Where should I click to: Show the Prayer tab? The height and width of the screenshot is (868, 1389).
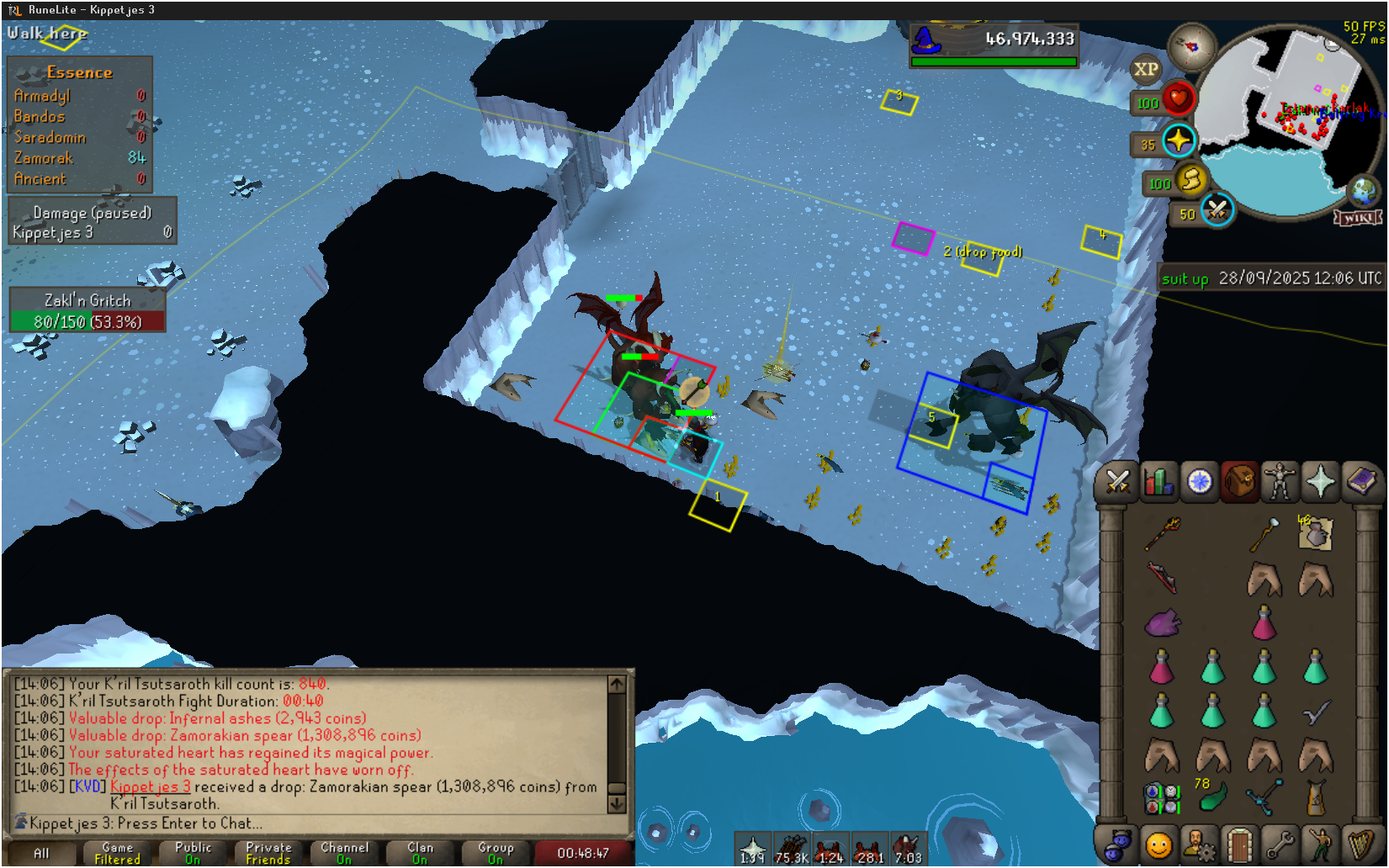coord(1320,482)
